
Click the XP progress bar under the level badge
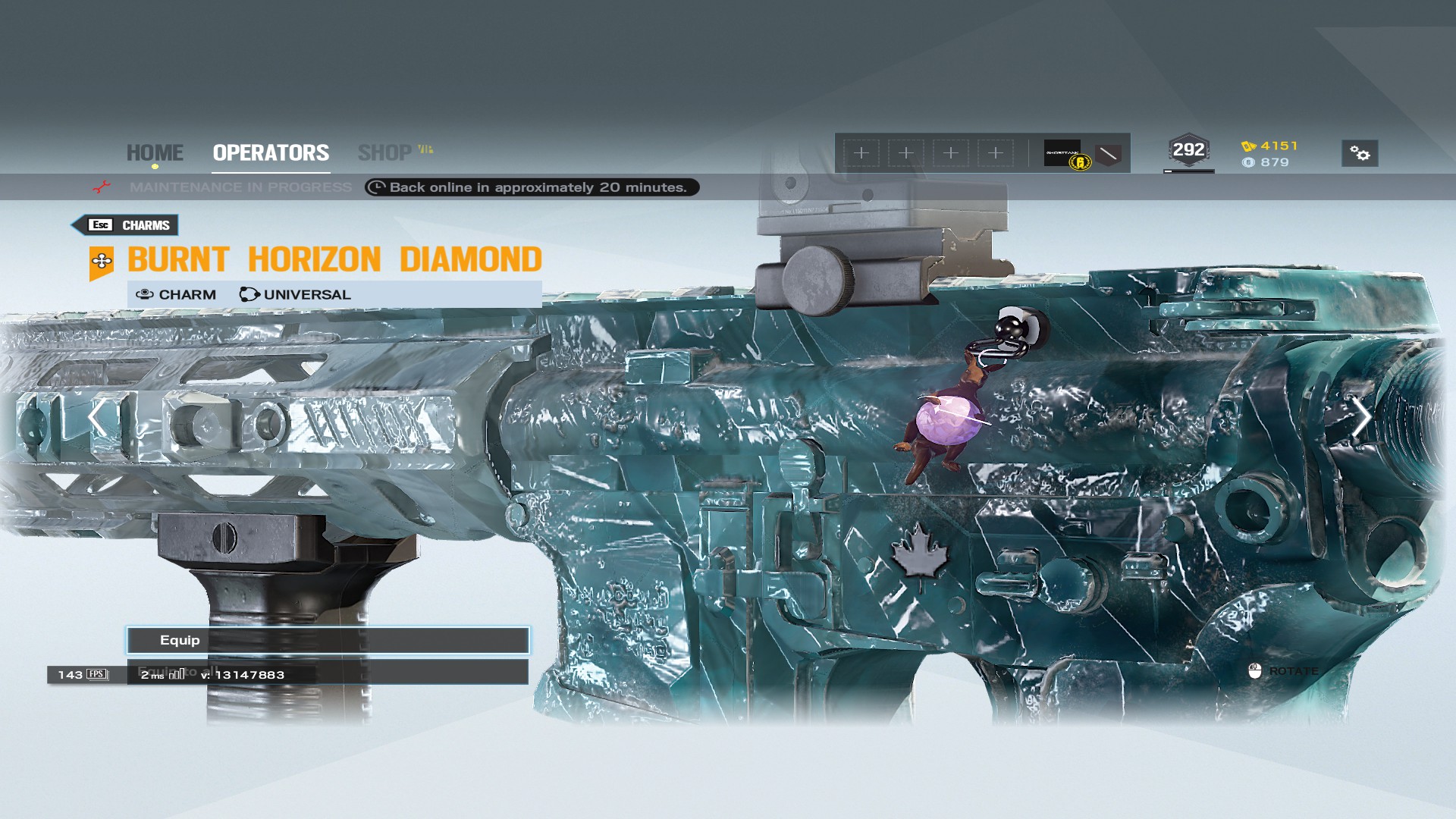[x=1188, y=171]
